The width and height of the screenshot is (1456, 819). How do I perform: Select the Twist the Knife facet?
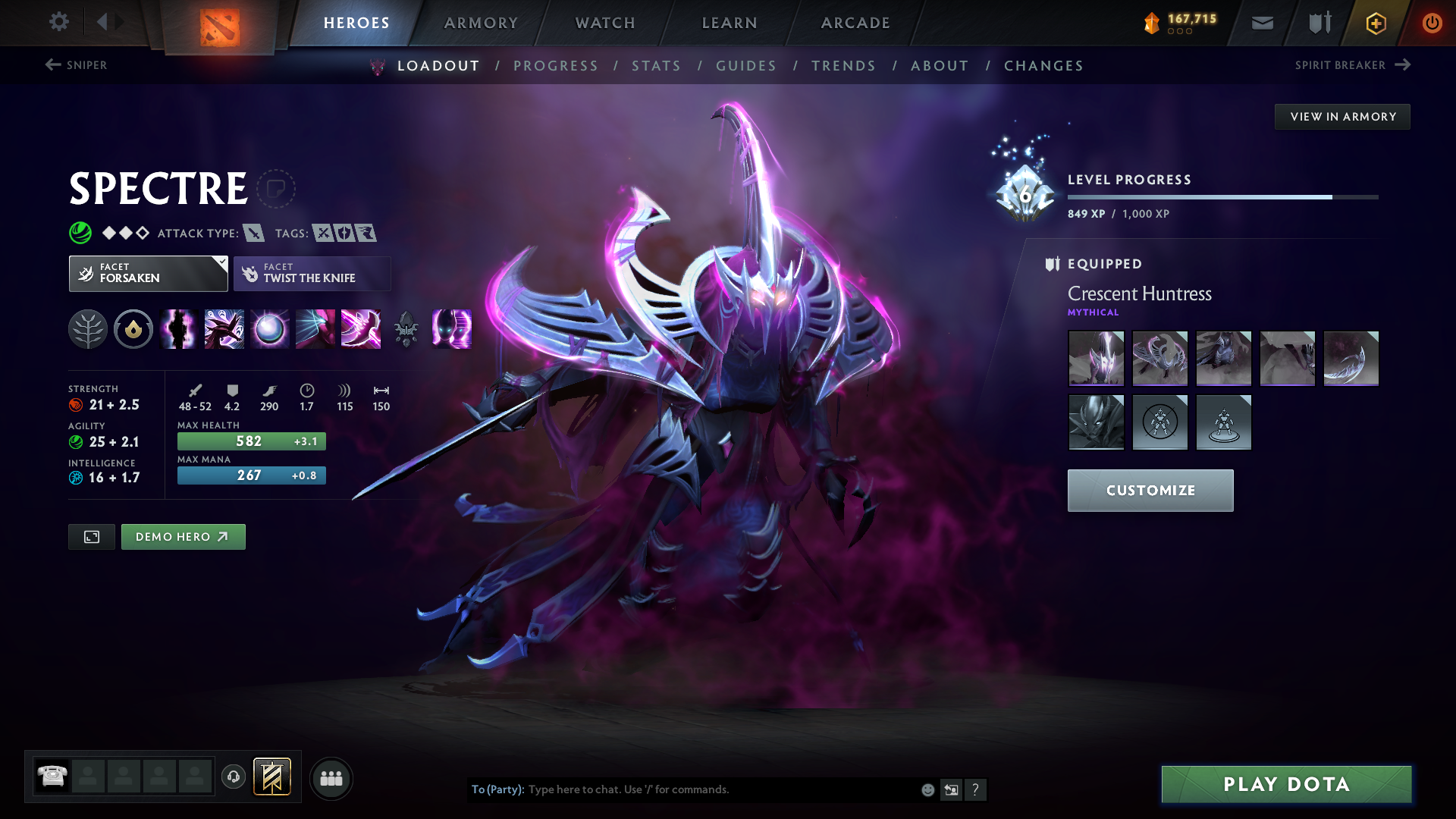pyautogui.click(x=312, y=273)
